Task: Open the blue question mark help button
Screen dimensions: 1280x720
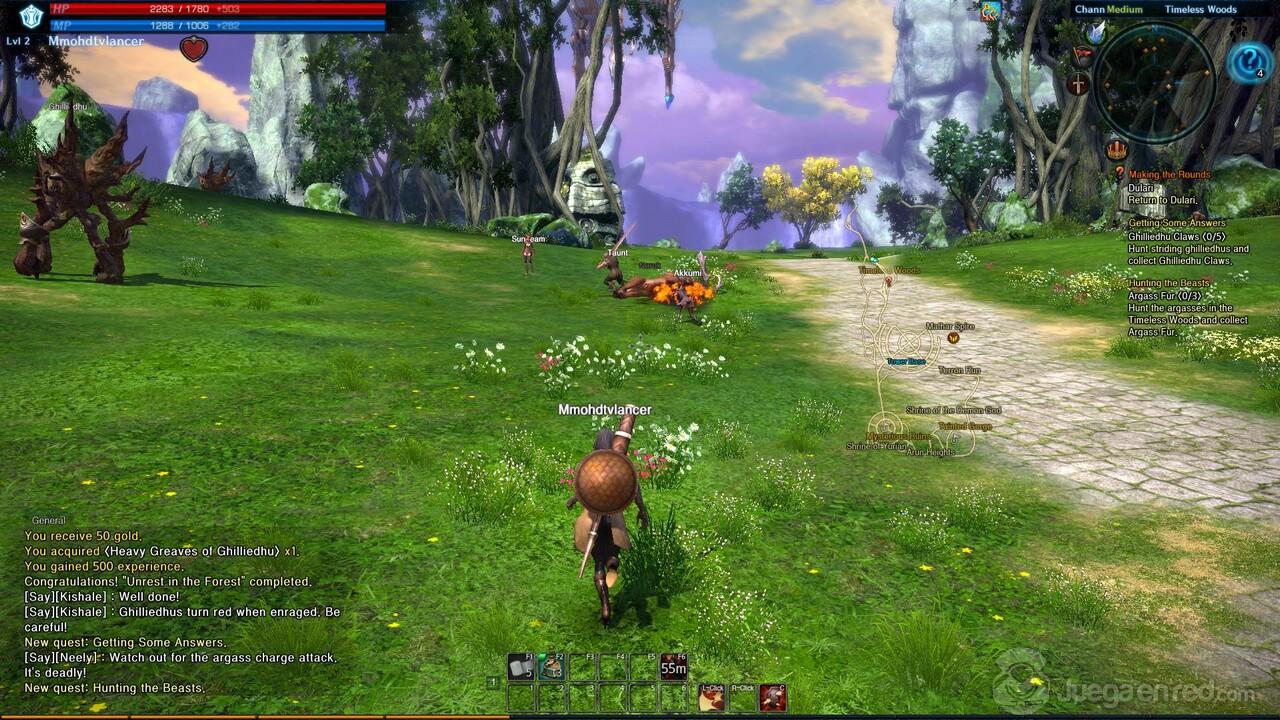Action: click(x=1249, y=62)
